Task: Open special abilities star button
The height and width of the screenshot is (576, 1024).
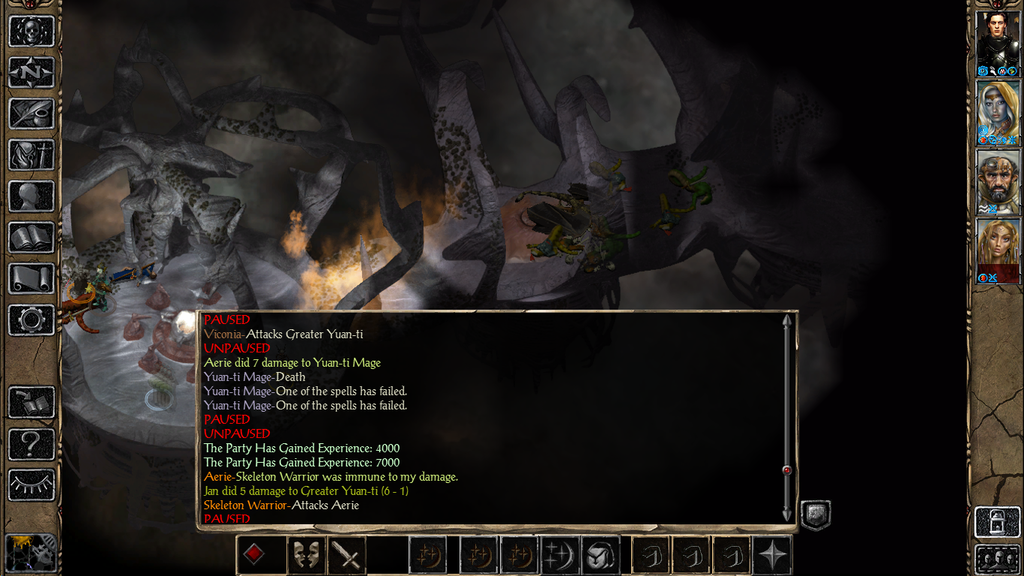Action: (x=773, y=555)
